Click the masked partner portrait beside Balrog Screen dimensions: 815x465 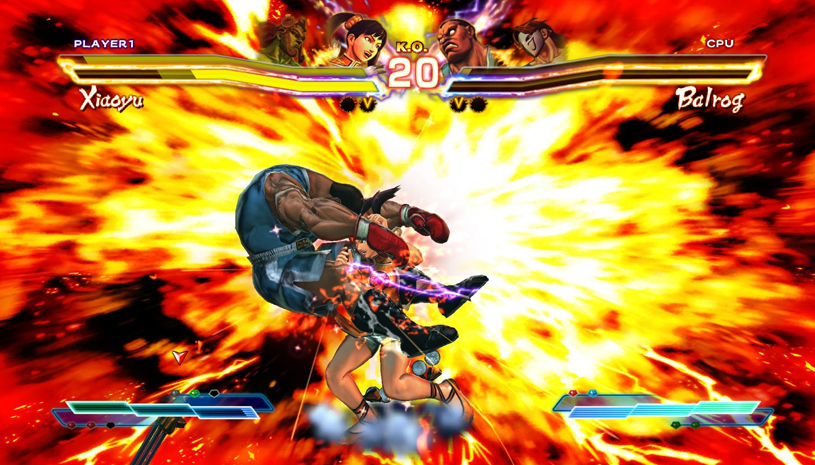pyautogui.click(x=534, y=40)
